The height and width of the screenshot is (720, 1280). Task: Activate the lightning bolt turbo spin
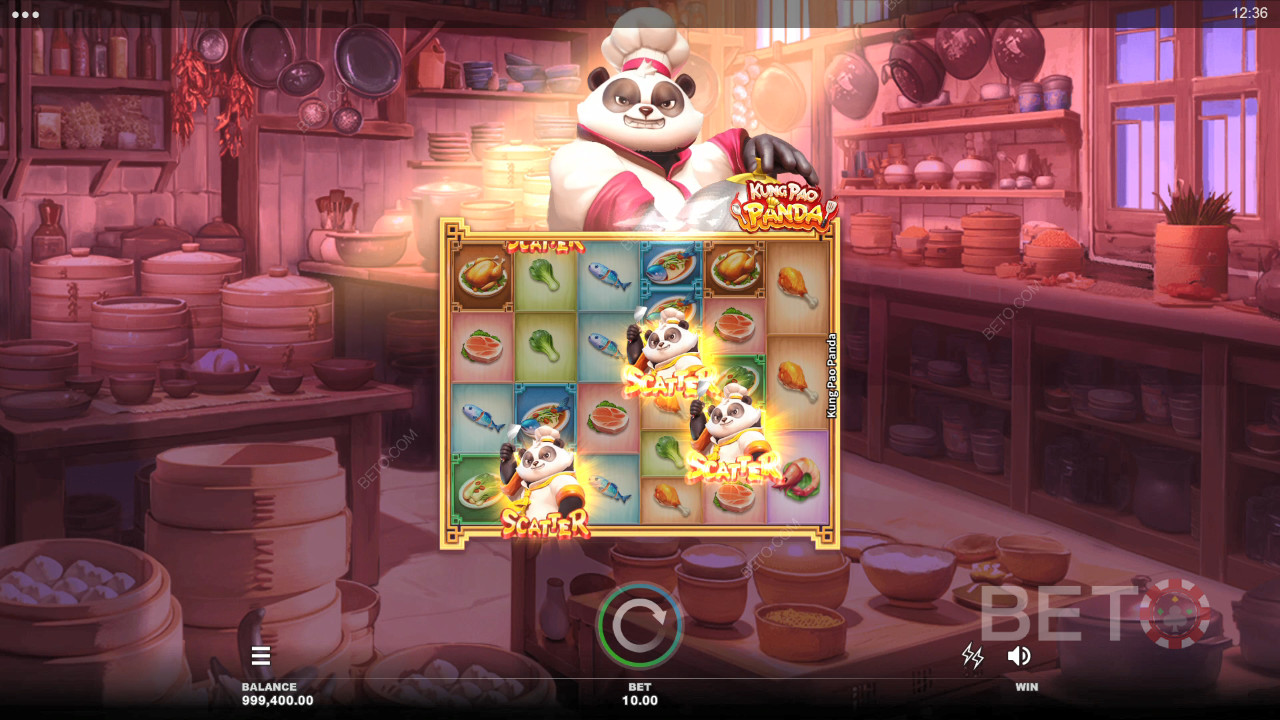972,656
